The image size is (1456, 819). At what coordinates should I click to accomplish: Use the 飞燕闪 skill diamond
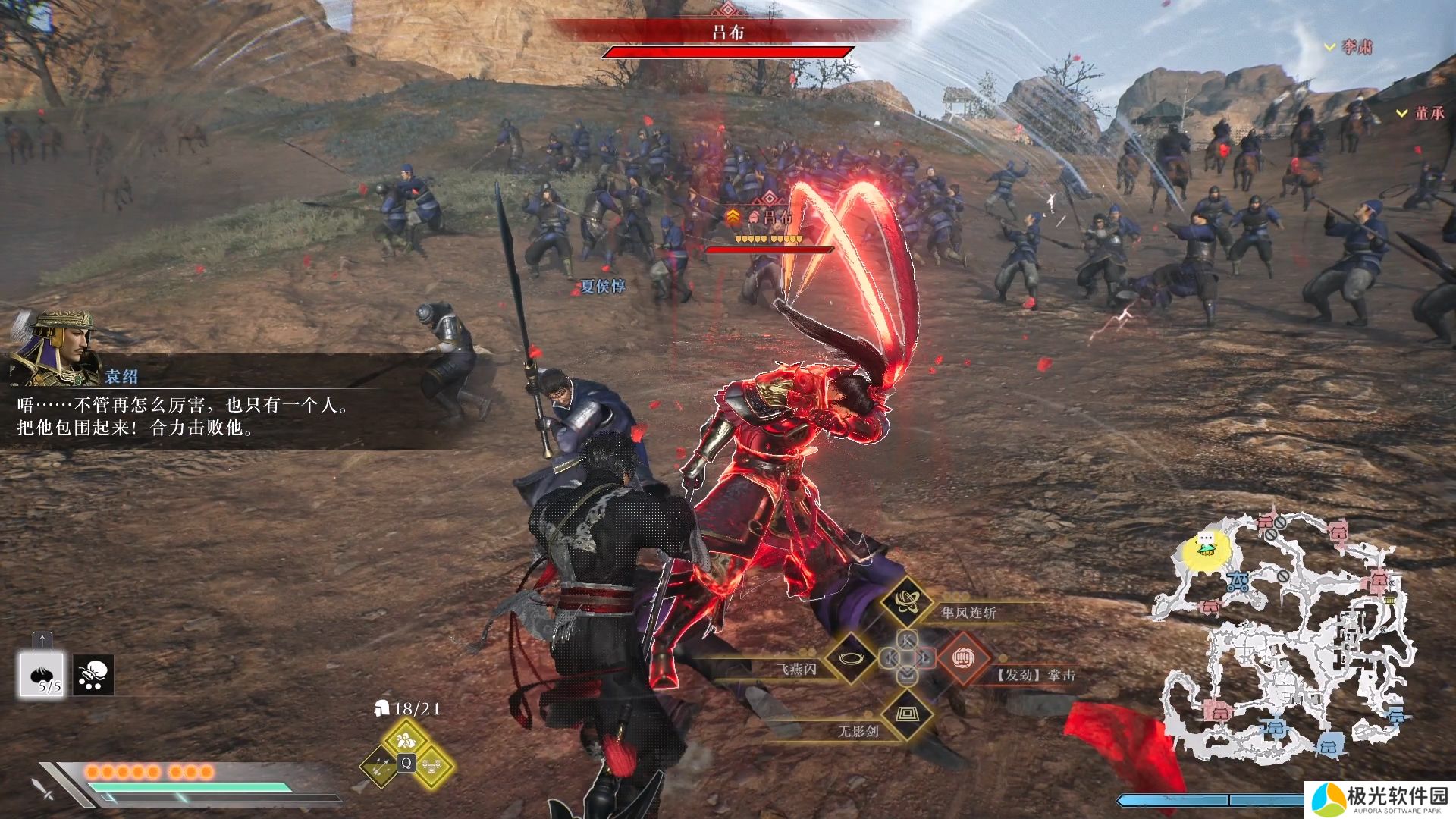pos(851,658)
